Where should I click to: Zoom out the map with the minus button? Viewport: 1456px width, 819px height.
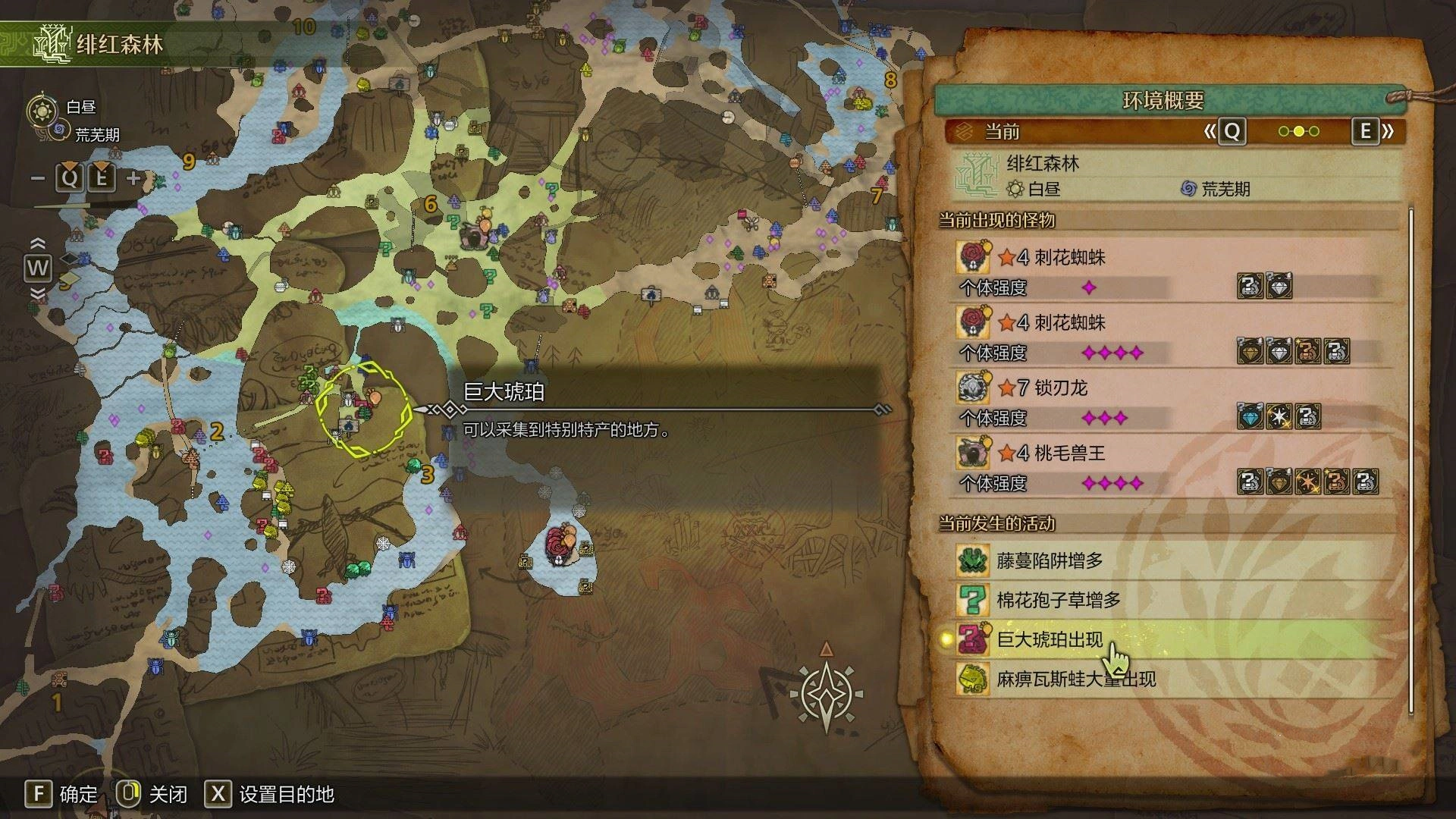click(38, 179)
